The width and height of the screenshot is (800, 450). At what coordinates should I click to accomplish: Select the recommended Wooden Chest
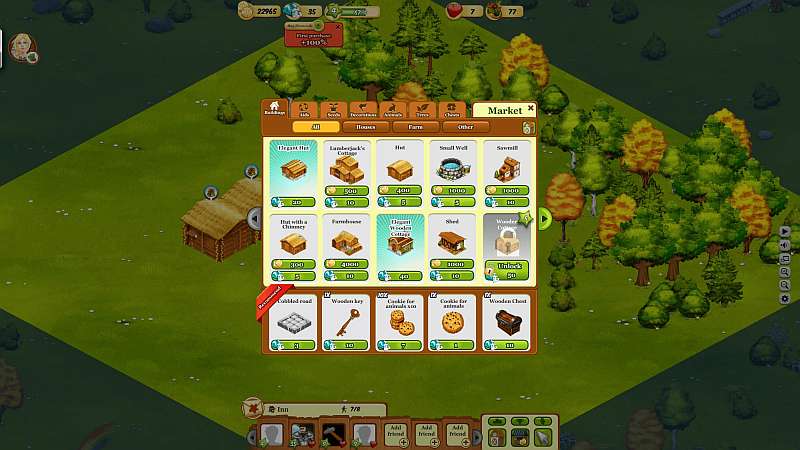[507, 322]
